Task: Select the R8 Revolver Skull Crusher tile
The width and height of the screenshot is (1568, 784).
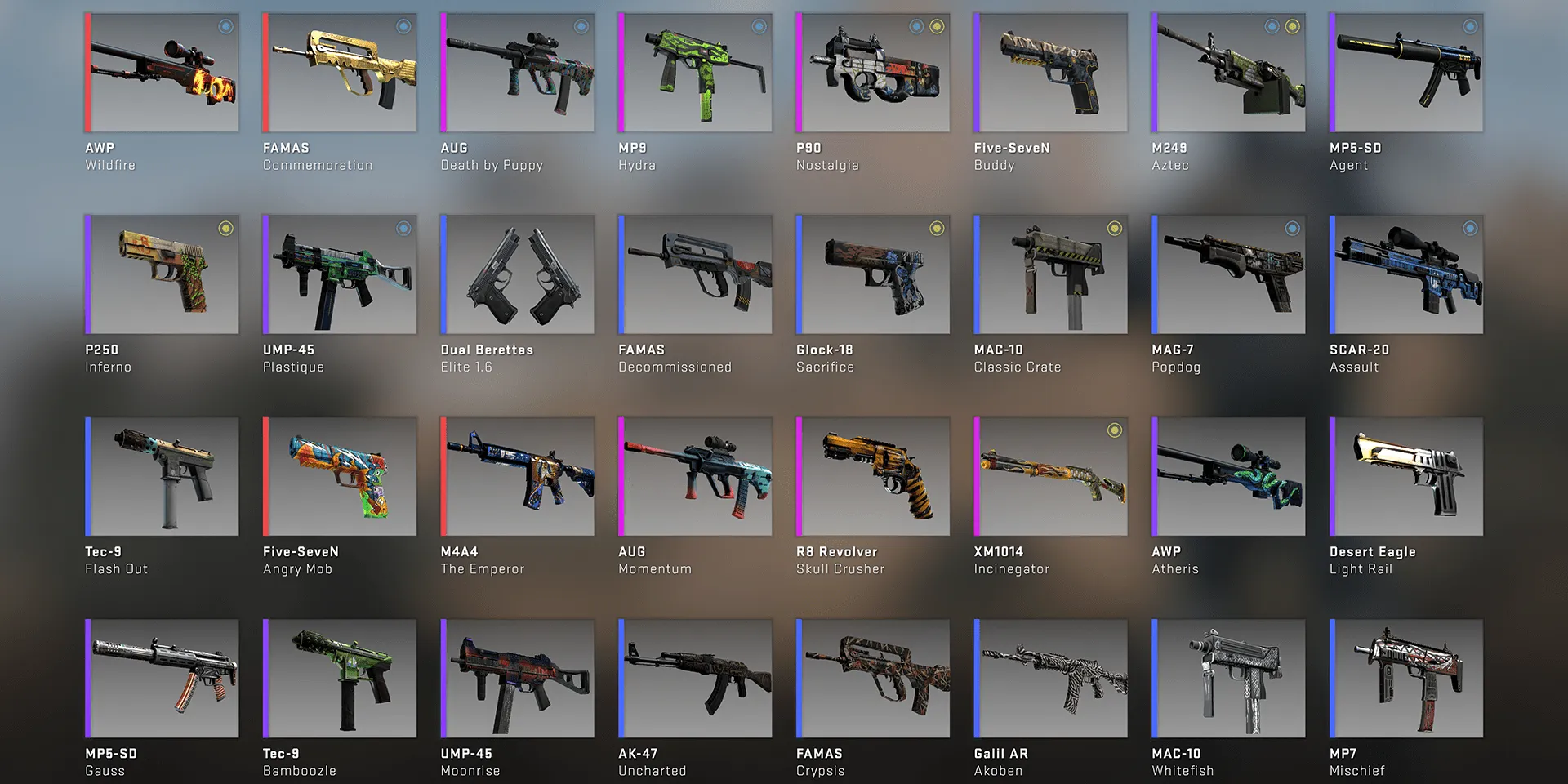Action: click(873, 477)
